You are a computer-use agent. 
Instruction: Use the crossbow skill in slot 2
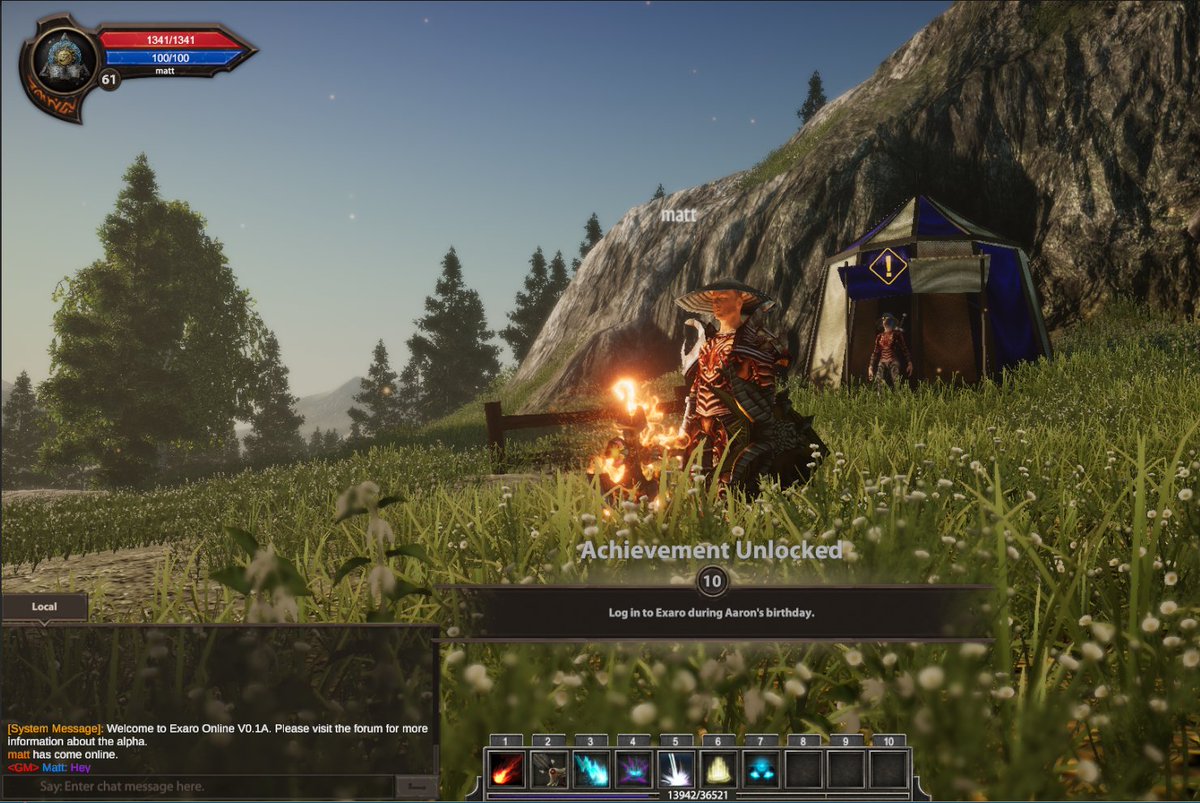point(549,769)
